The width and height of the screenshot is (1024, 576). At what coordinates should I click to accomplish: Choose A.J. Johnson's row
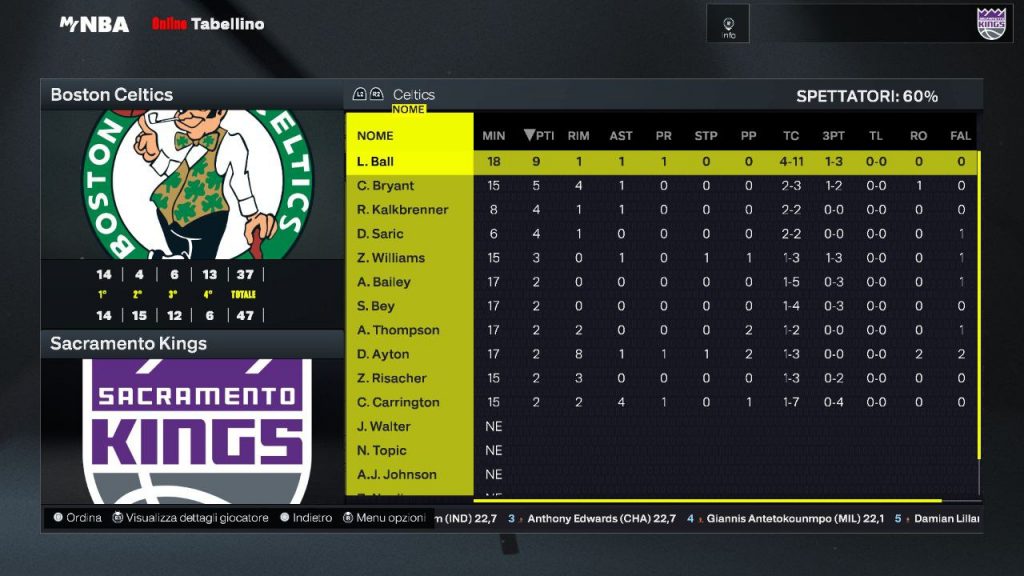pyautogui.click(x=397, y=474)
